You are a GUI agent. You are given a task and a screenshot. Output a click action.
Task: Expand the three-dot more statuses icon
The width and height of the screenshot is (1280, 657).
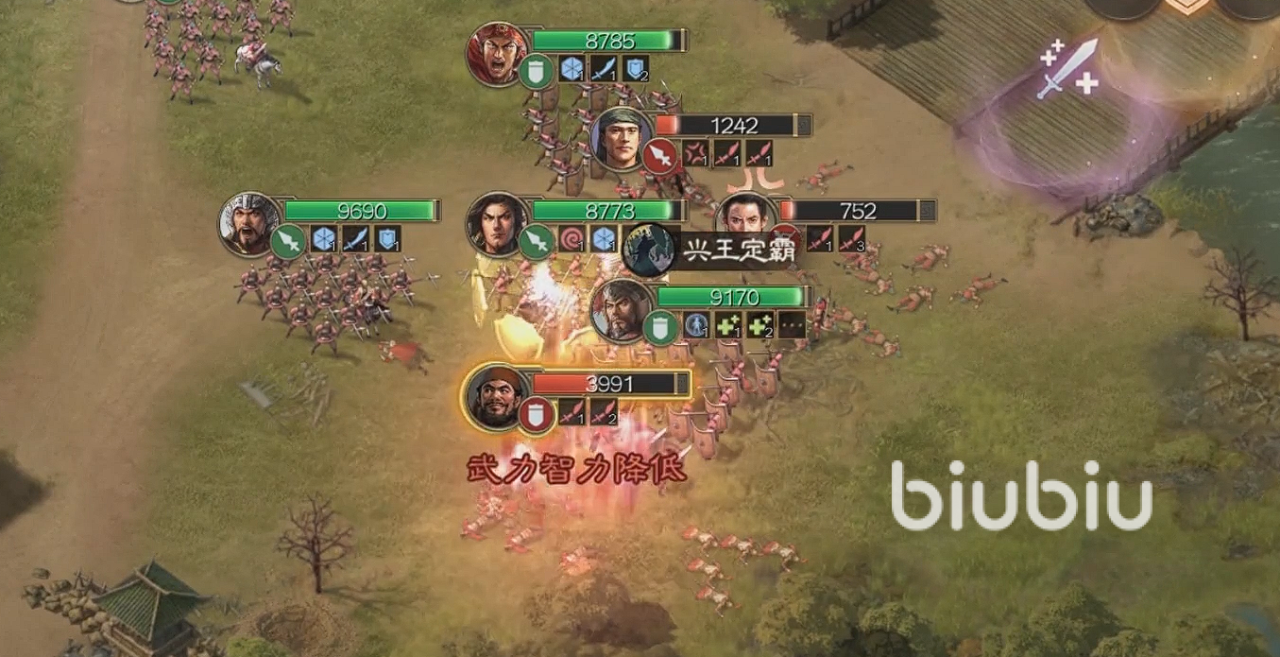point(792,325)
